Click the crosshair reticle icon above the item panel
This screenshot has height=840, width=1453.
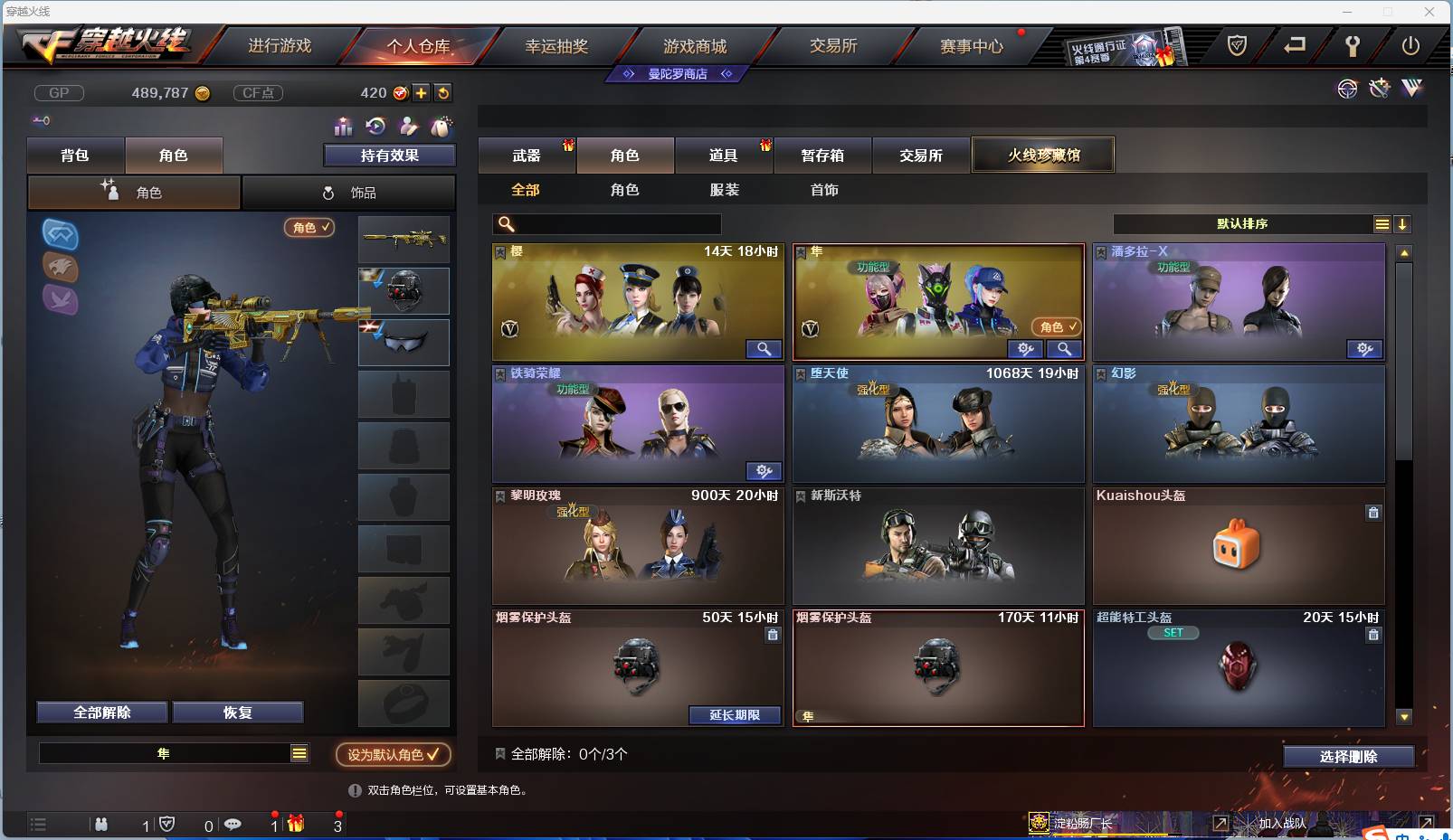tap(1347, 89)
